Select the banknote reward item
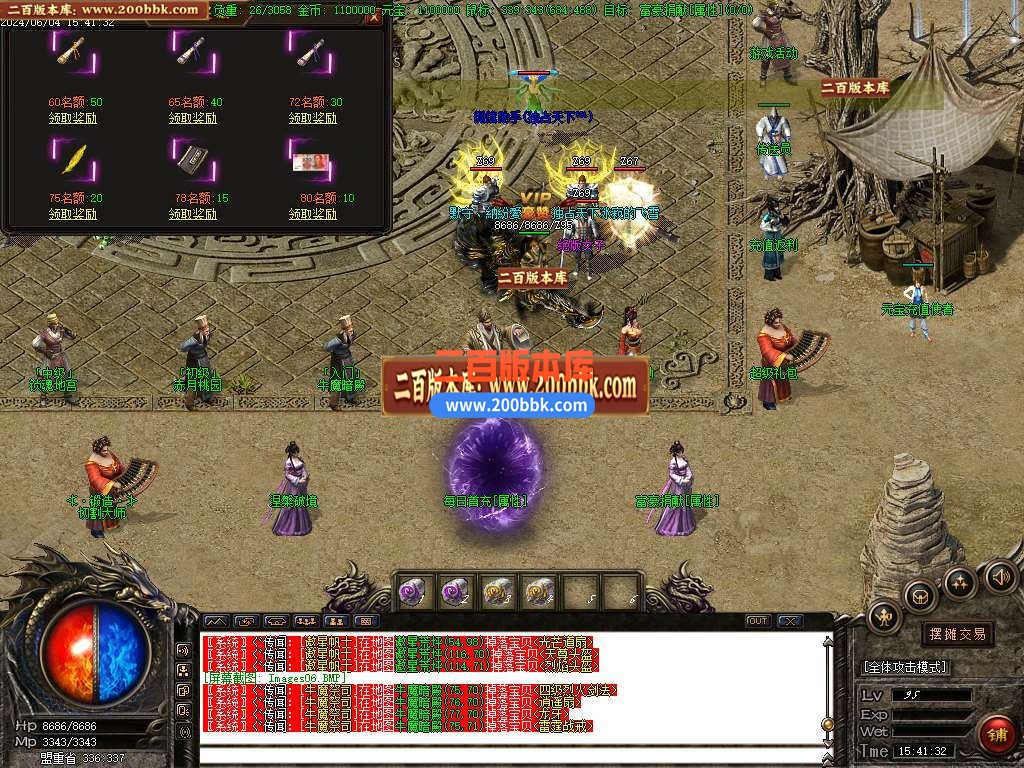Screen dimensions: 1024x768 pyautogui.click(x=313, y=160)
